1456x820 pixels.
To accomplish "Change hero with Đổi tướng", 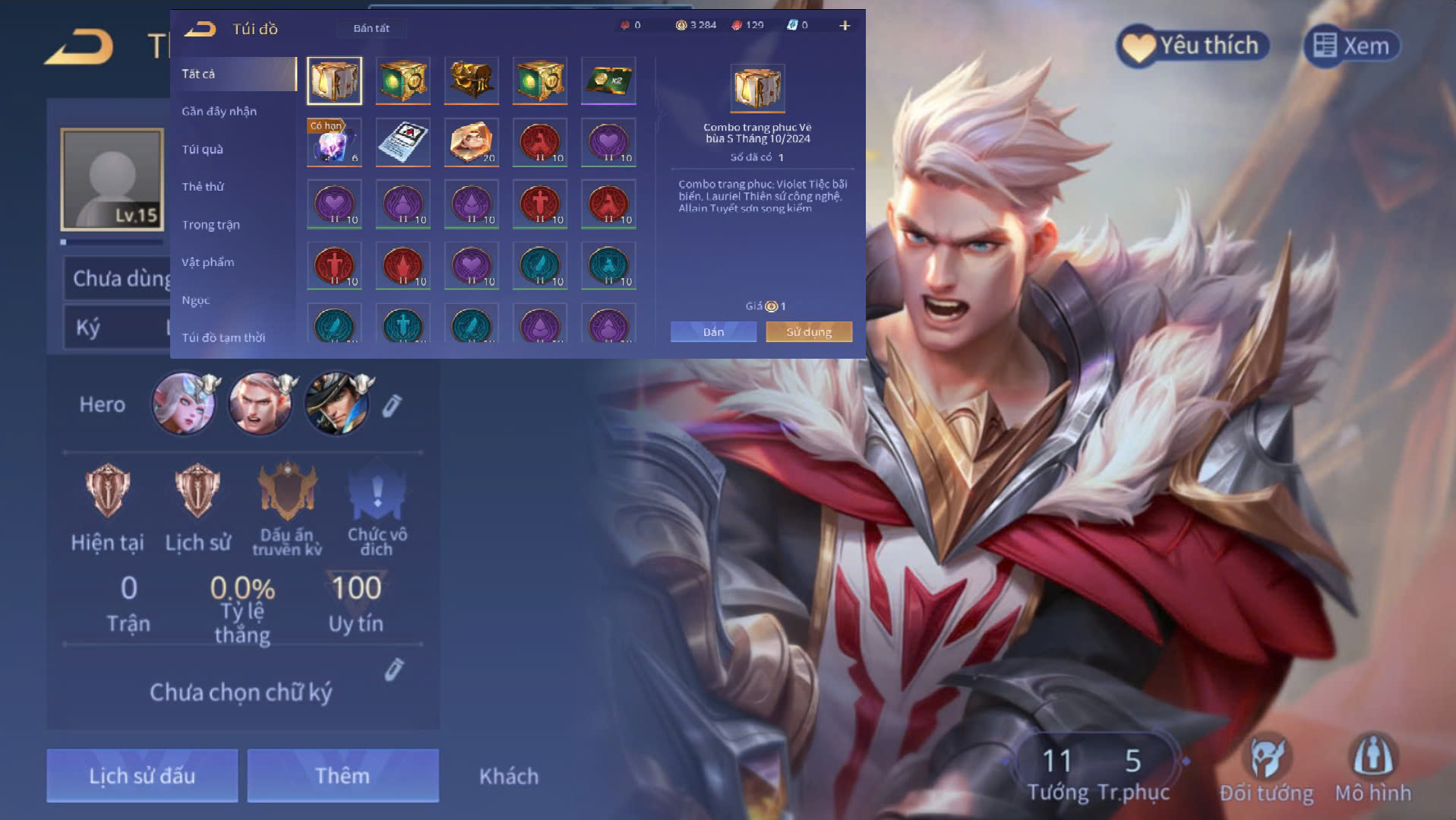I will (1266, 769).
